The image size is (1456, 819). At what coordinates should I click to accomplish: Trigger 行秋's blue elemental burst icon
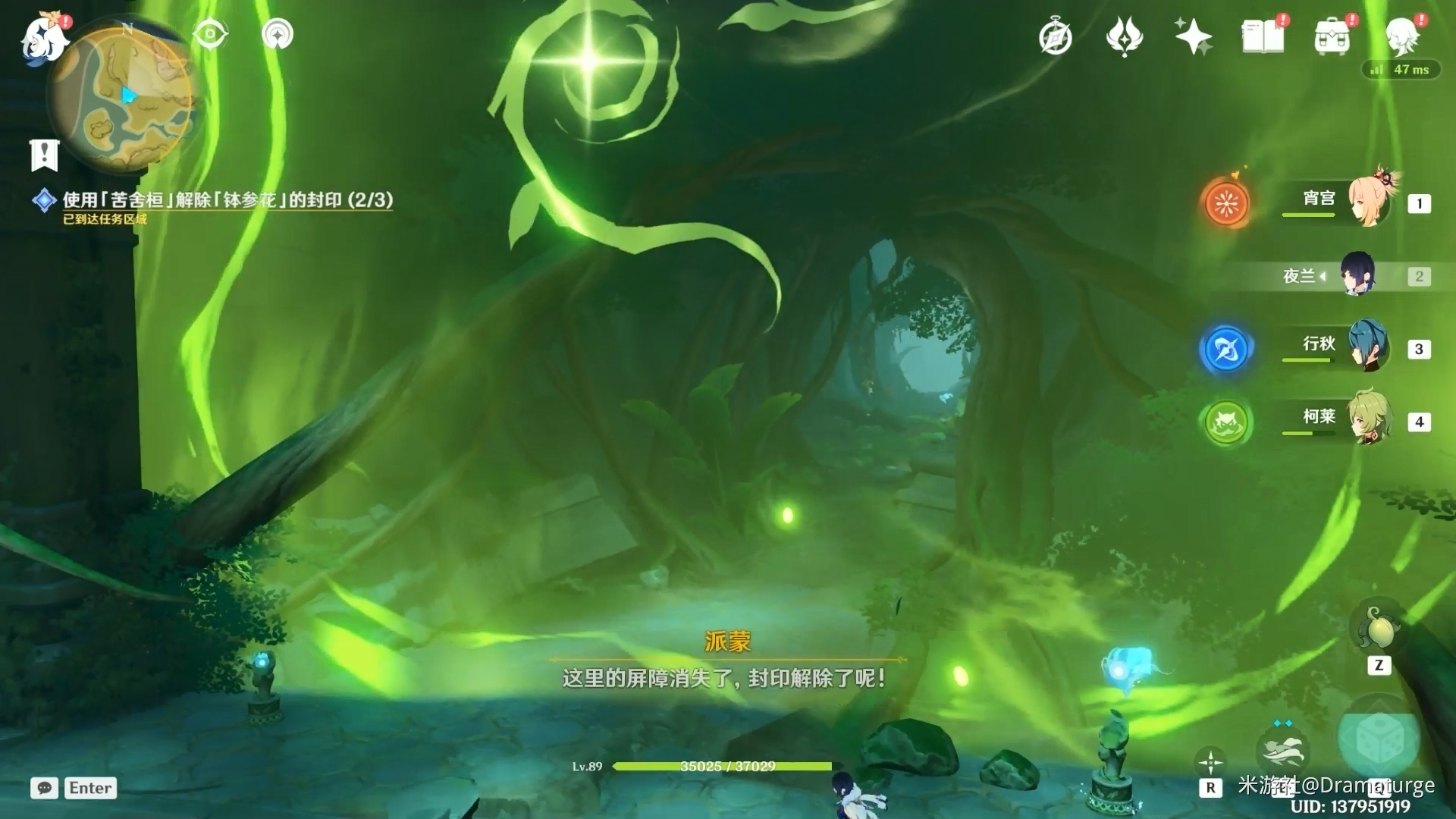point(1226,349)
